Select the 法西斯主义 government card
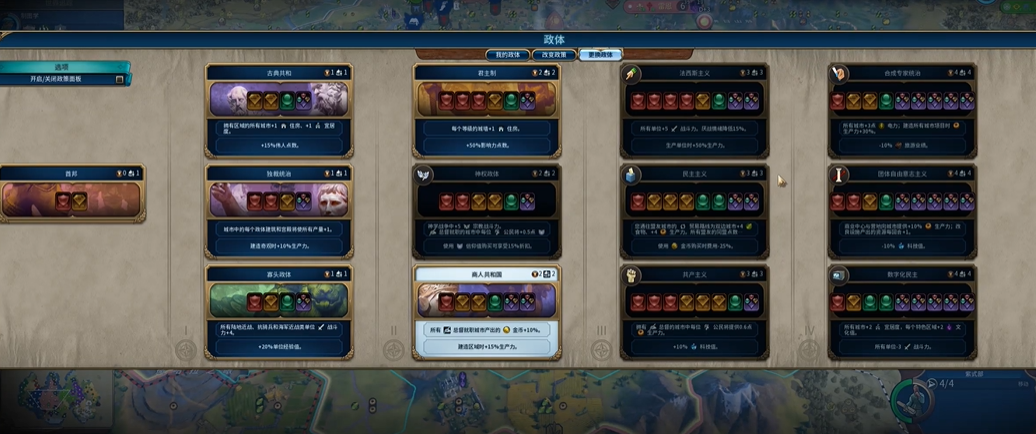 coord(694,110)
